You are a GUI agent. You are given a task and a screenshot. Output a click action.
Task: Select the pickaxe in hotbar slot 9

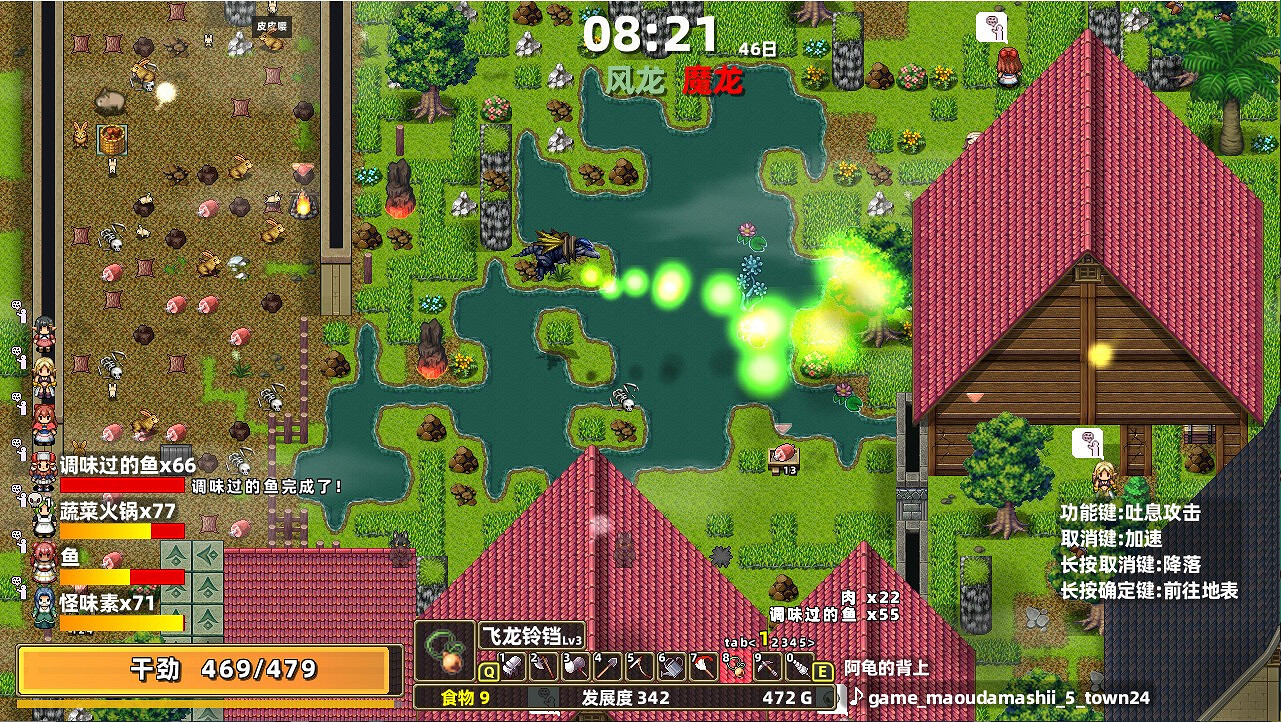pyautogui.click(x=766, y=666)
